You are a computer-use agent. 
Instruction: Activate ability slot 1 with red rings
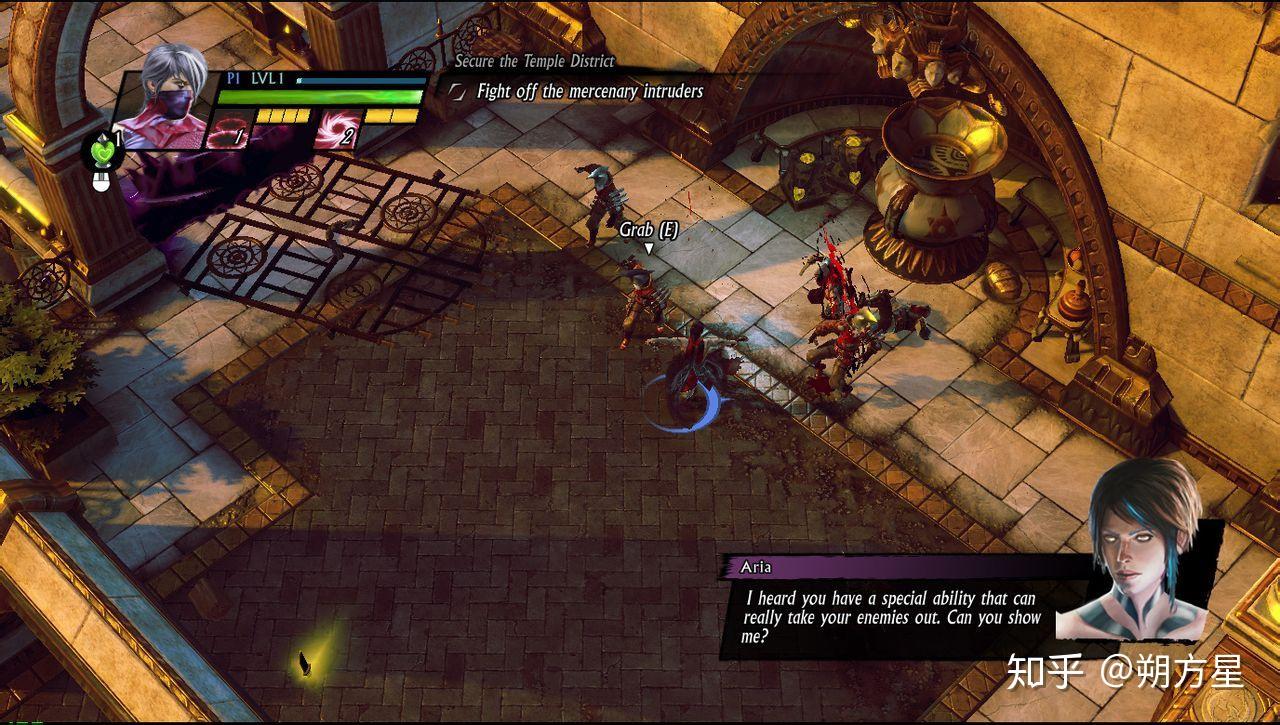click(228, 131)
